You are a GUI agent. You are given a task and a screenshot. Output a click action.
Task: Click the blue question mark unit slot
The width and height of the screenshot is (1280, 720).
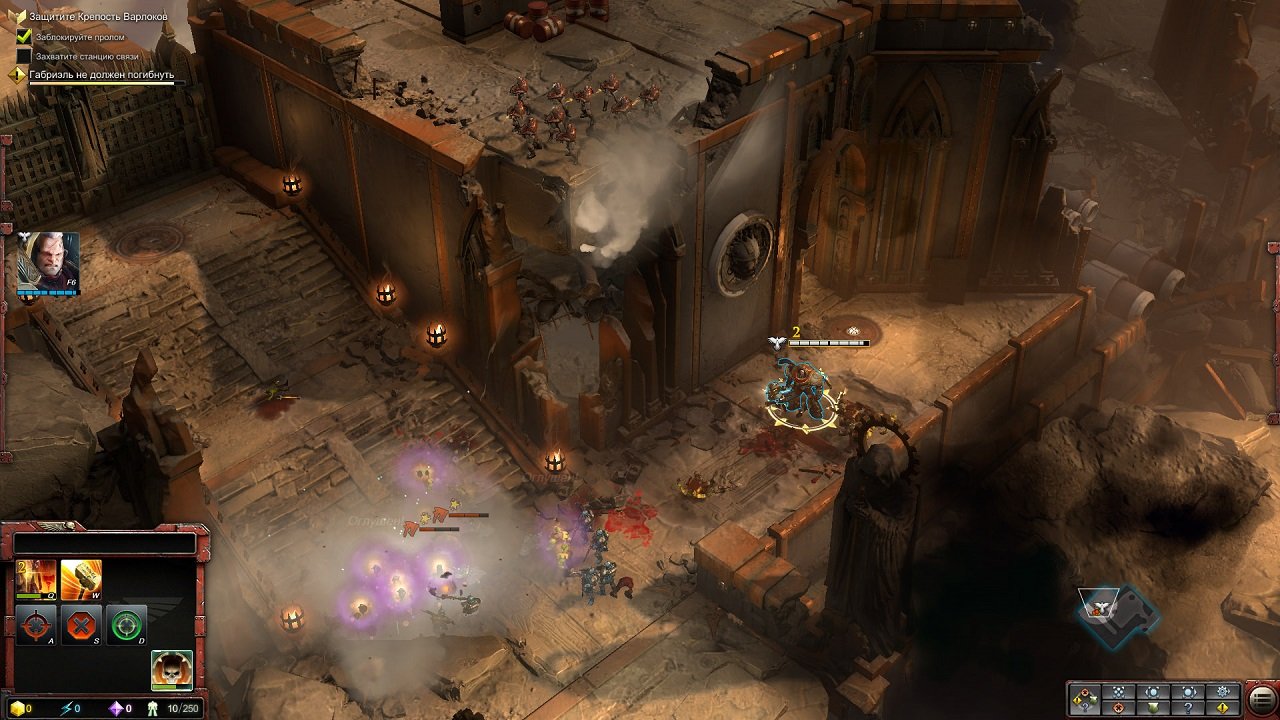click(1188, 709)
